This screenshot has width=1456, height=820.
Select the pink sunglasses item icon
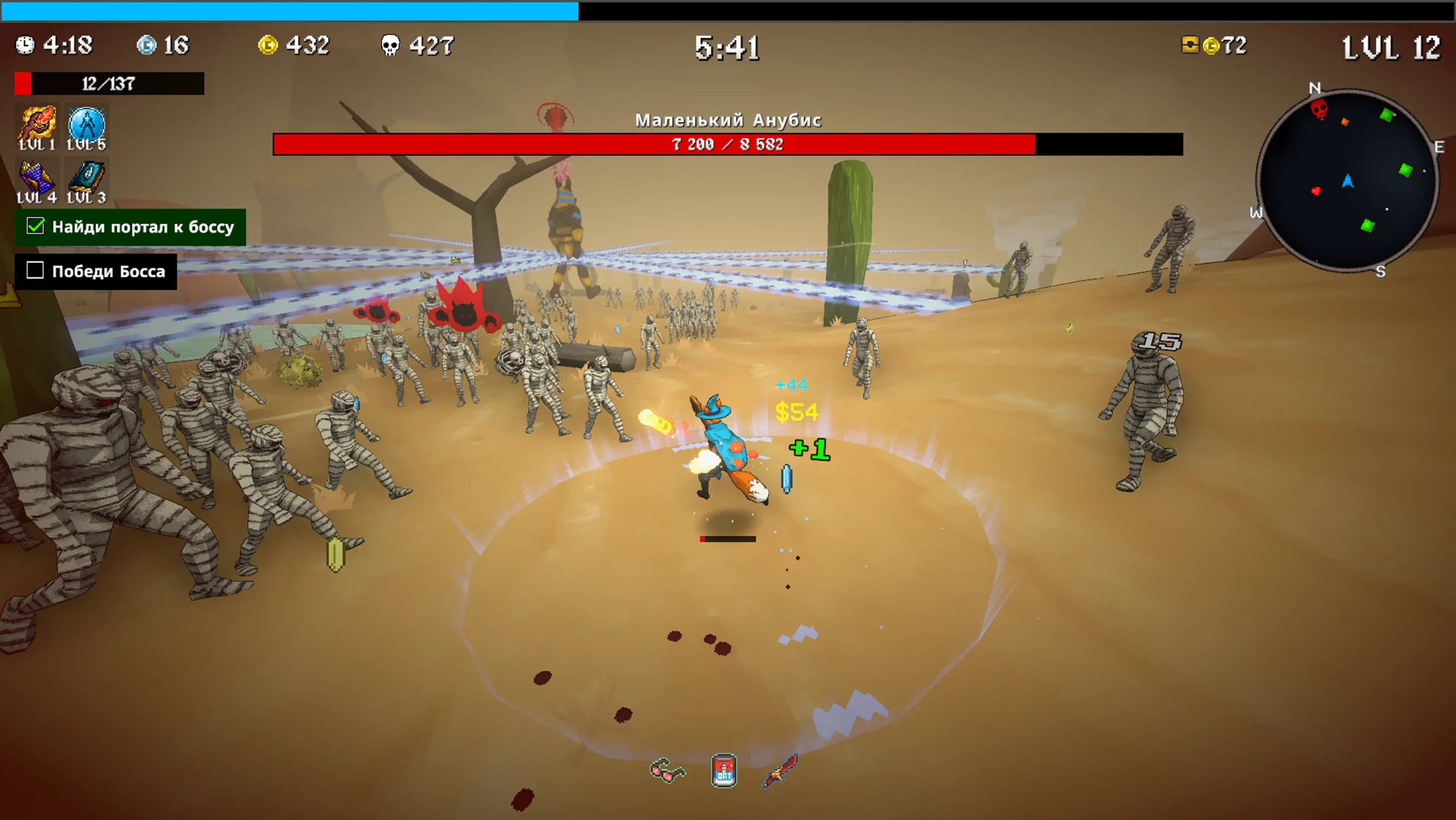tap(667, 771)
